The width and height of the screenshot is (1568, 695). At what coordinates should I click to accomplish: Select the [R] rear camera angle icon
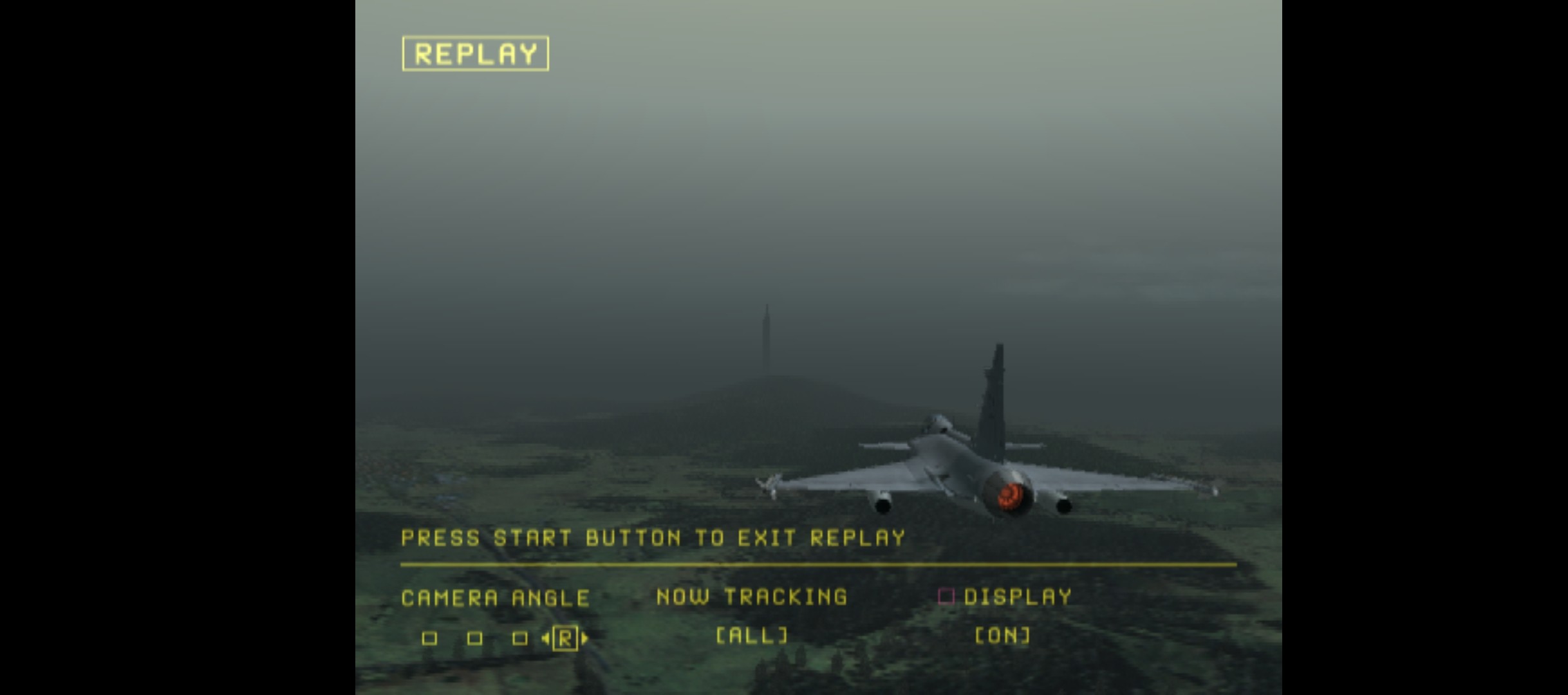[x=566, y=639]
